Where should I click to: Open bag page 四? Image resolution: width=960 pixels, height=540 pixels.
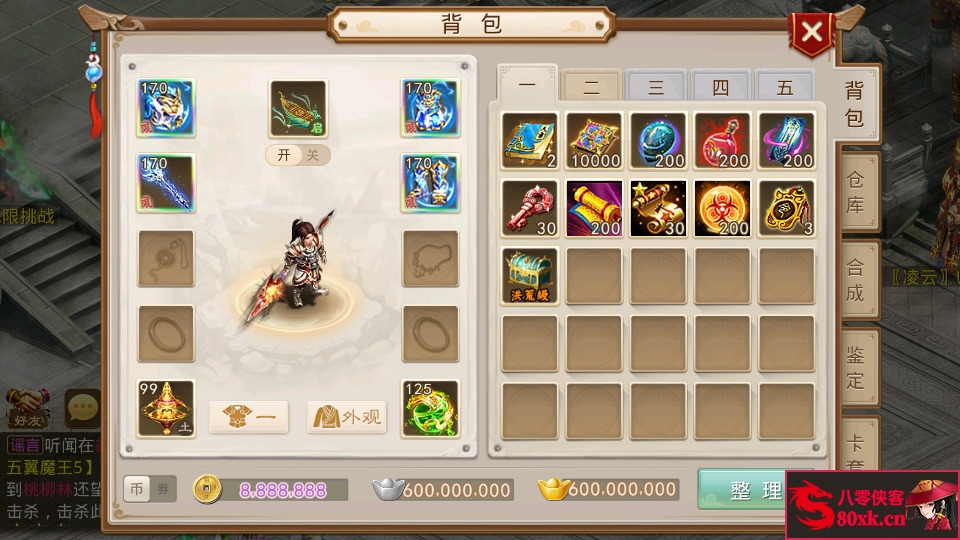pos(720,88)
